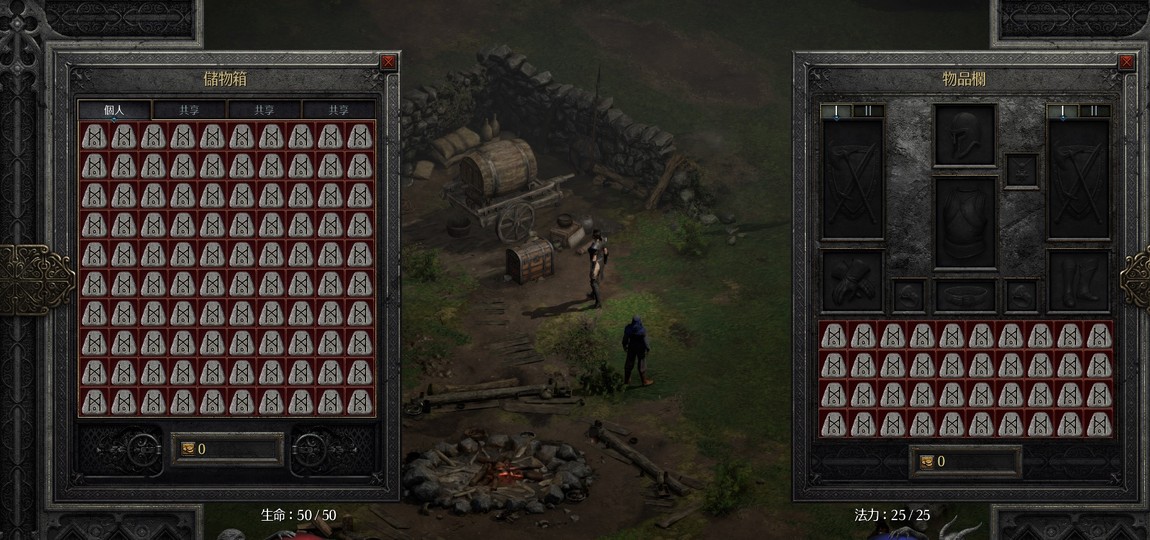Screen dimensions: 1150x540
Task: Select the belt equipment slot
Action: point(965,295)
